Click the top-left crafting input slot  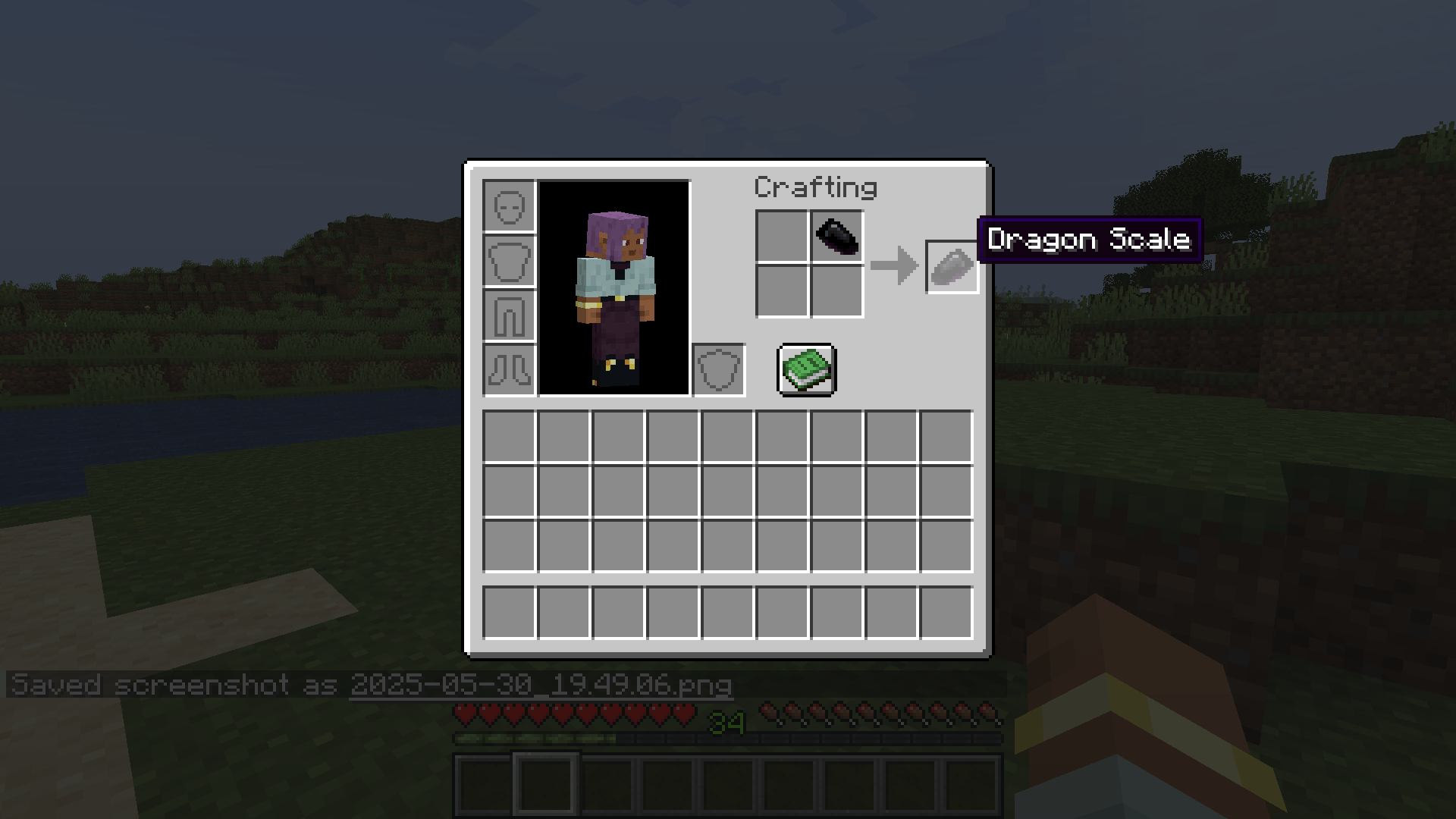pos(781,237)
